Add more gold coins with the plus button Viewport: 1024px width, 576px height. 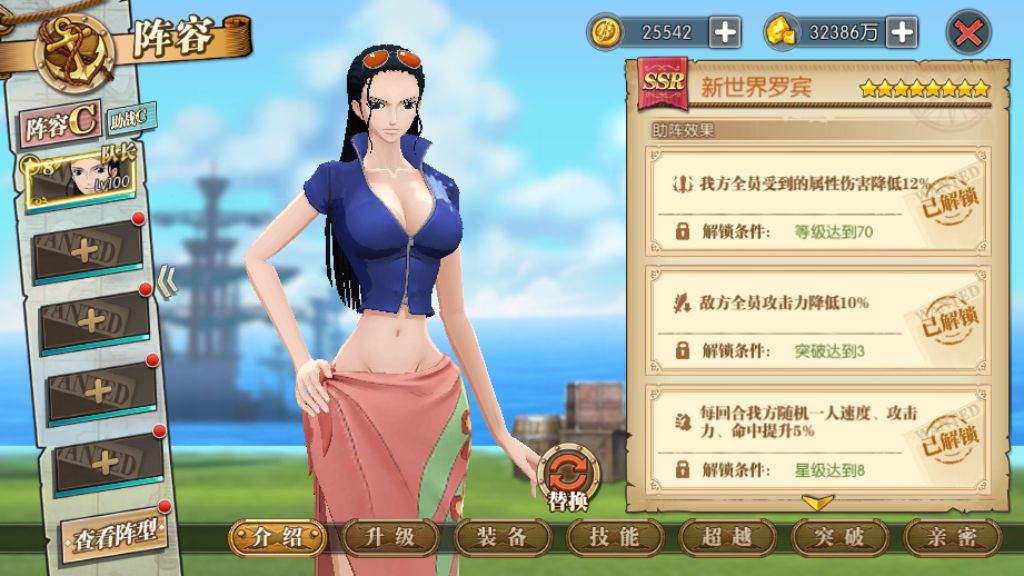(x=725, y=33)
